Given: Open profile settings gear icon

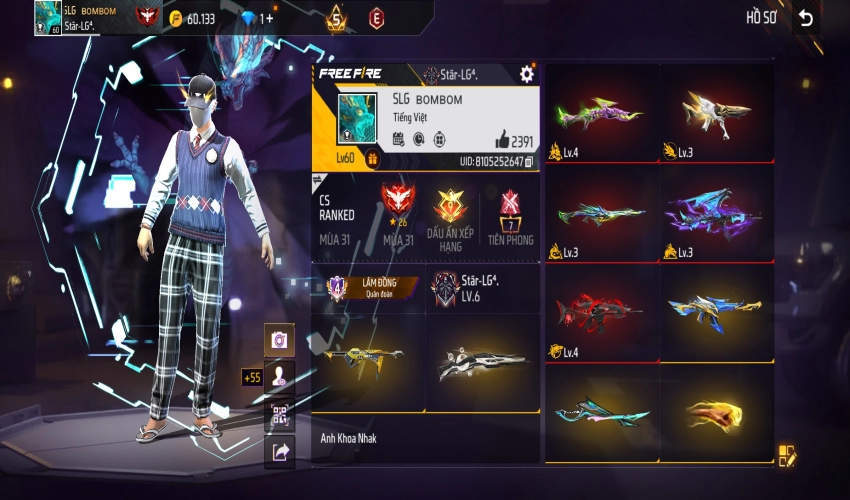Looking at the screenshot, I should (x=527, y=74).
